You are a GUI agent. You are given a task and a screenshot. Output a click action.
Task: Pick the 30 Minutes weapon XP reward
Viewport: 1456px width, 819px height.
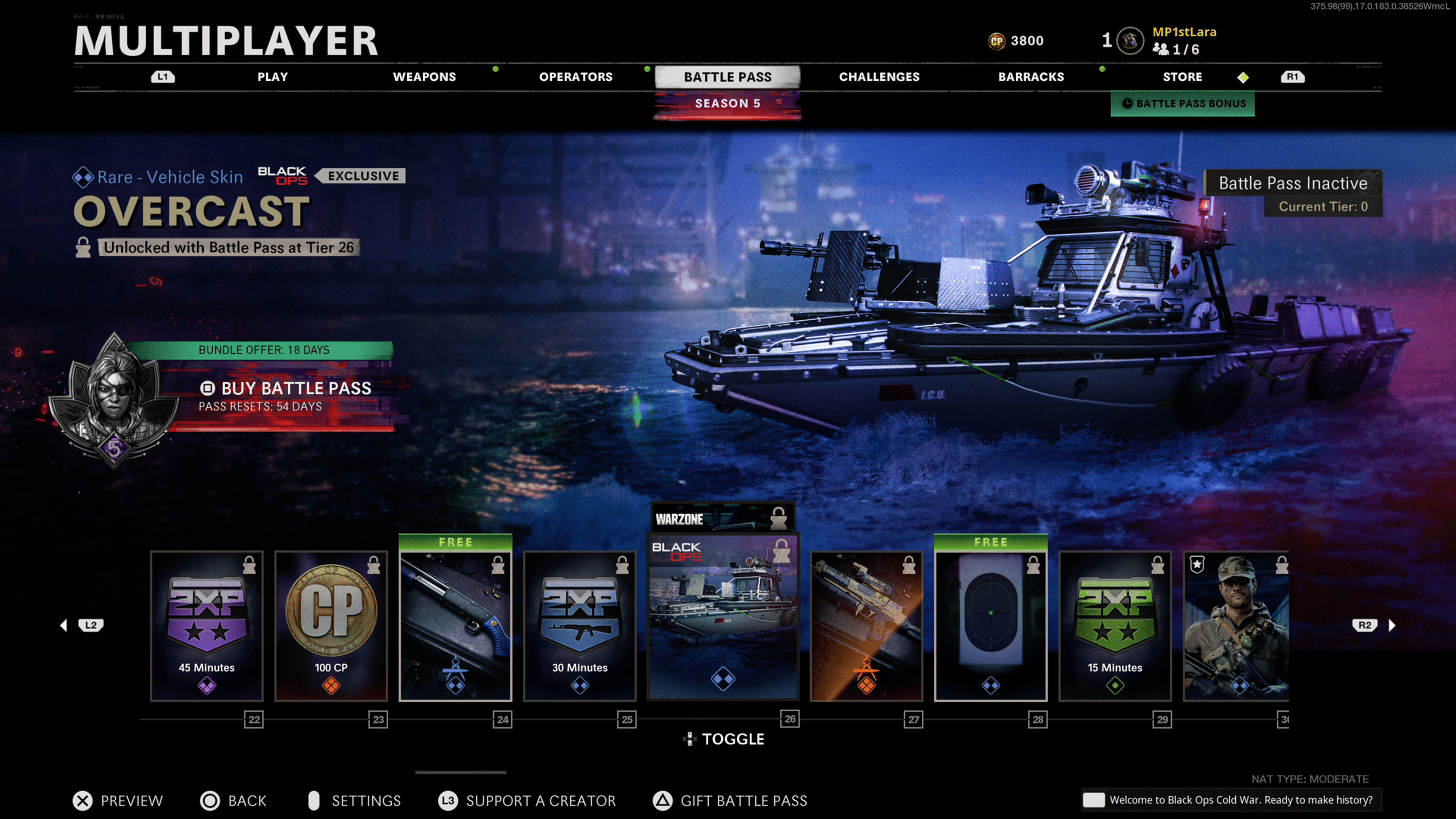point(580,626)
